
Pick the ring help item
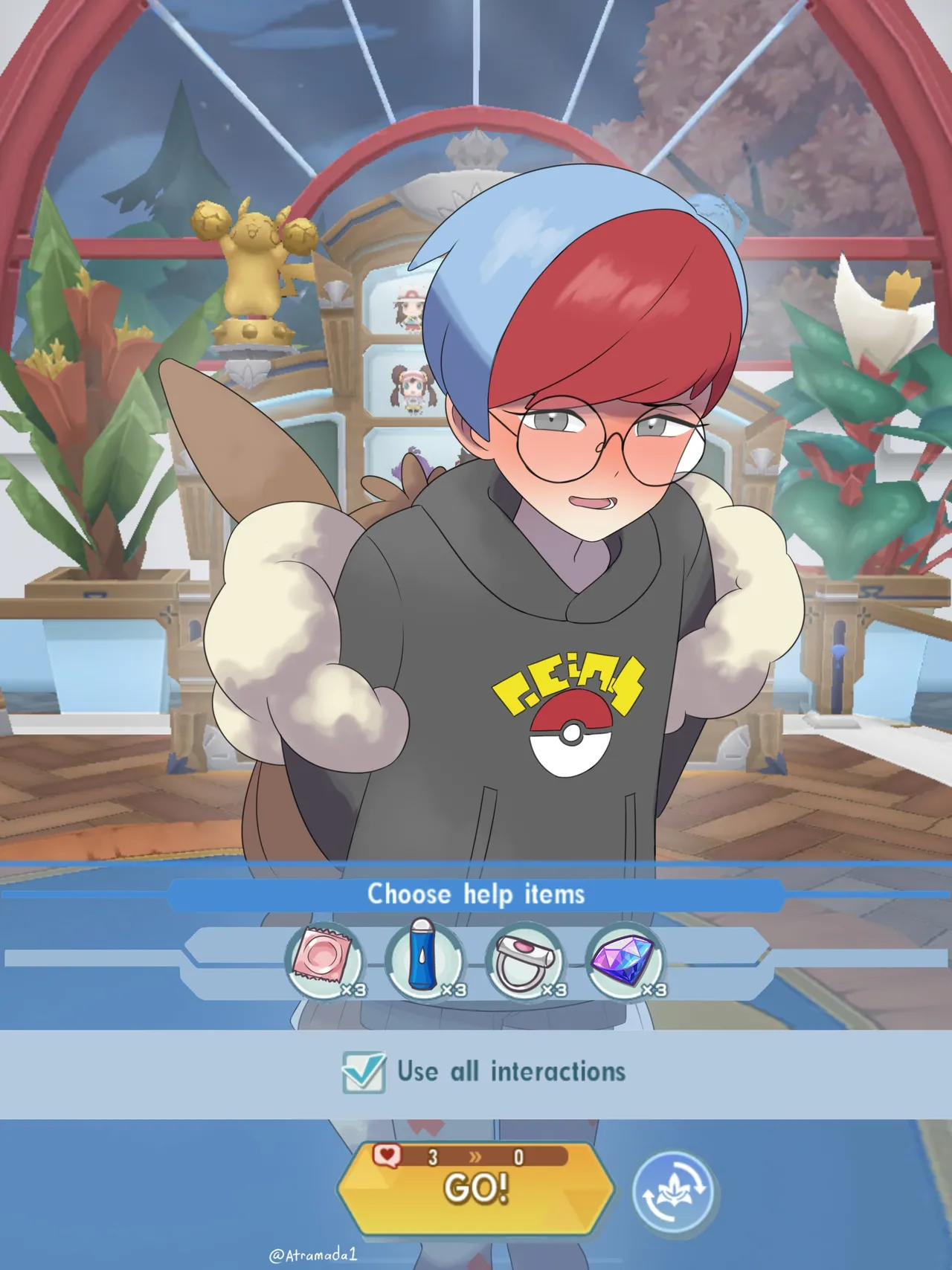pyautogui.click(x=524, y=961)
